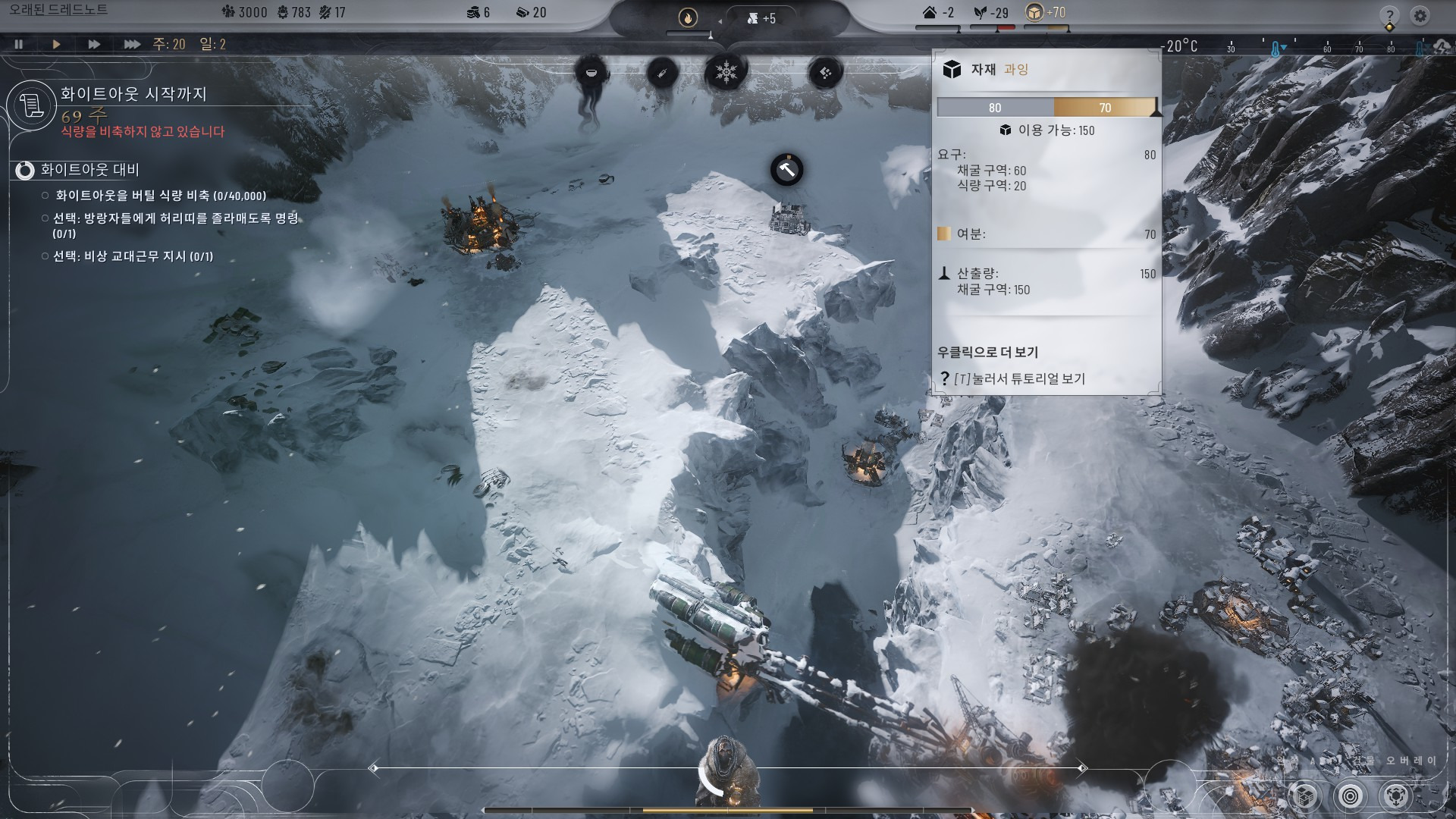Click the hammer construction marker
Screen dimensions: 1456x819
786,170
